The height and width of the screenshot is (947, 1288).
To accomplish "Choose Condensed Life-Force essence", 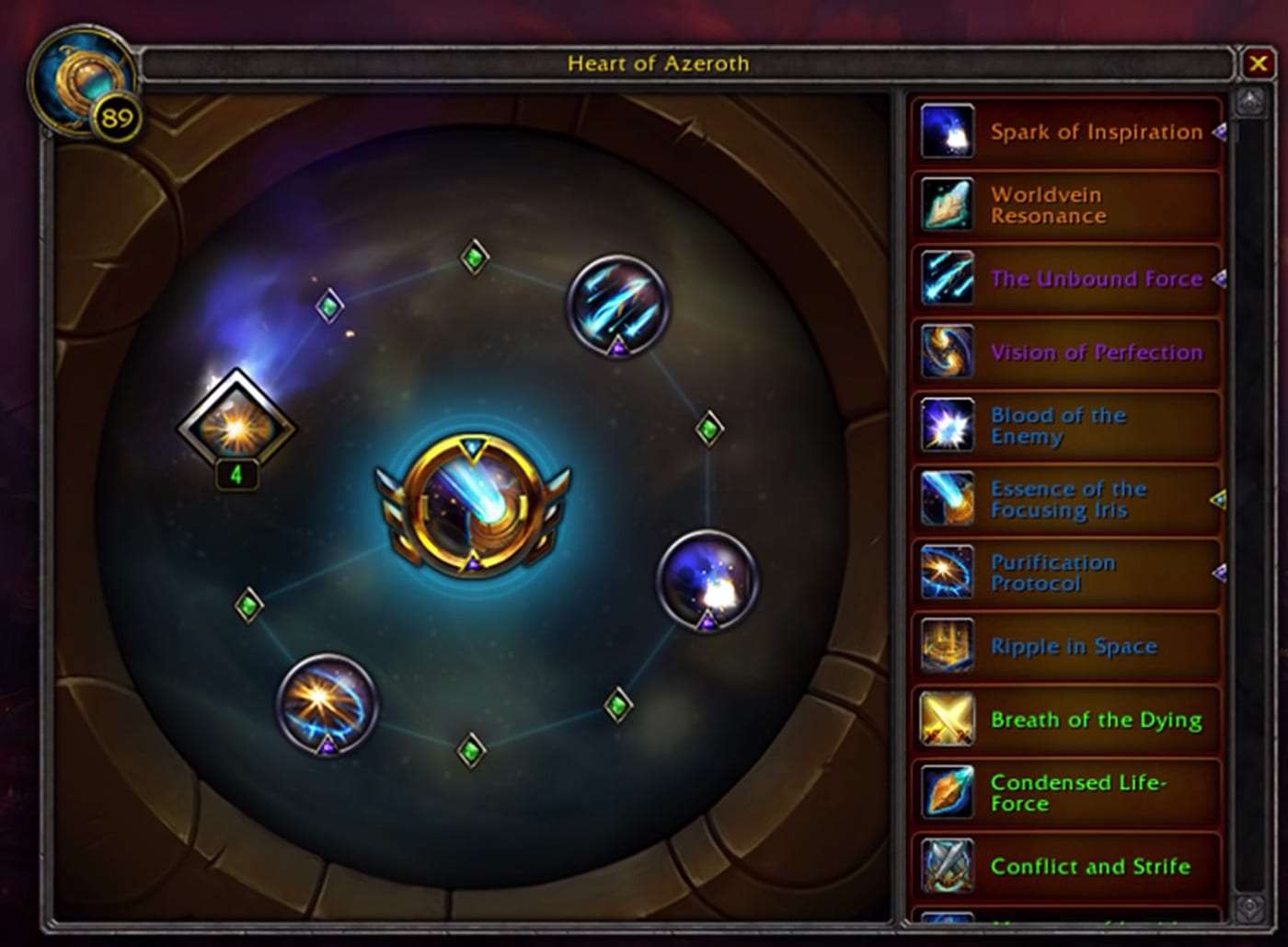I will pos(1065,793).
